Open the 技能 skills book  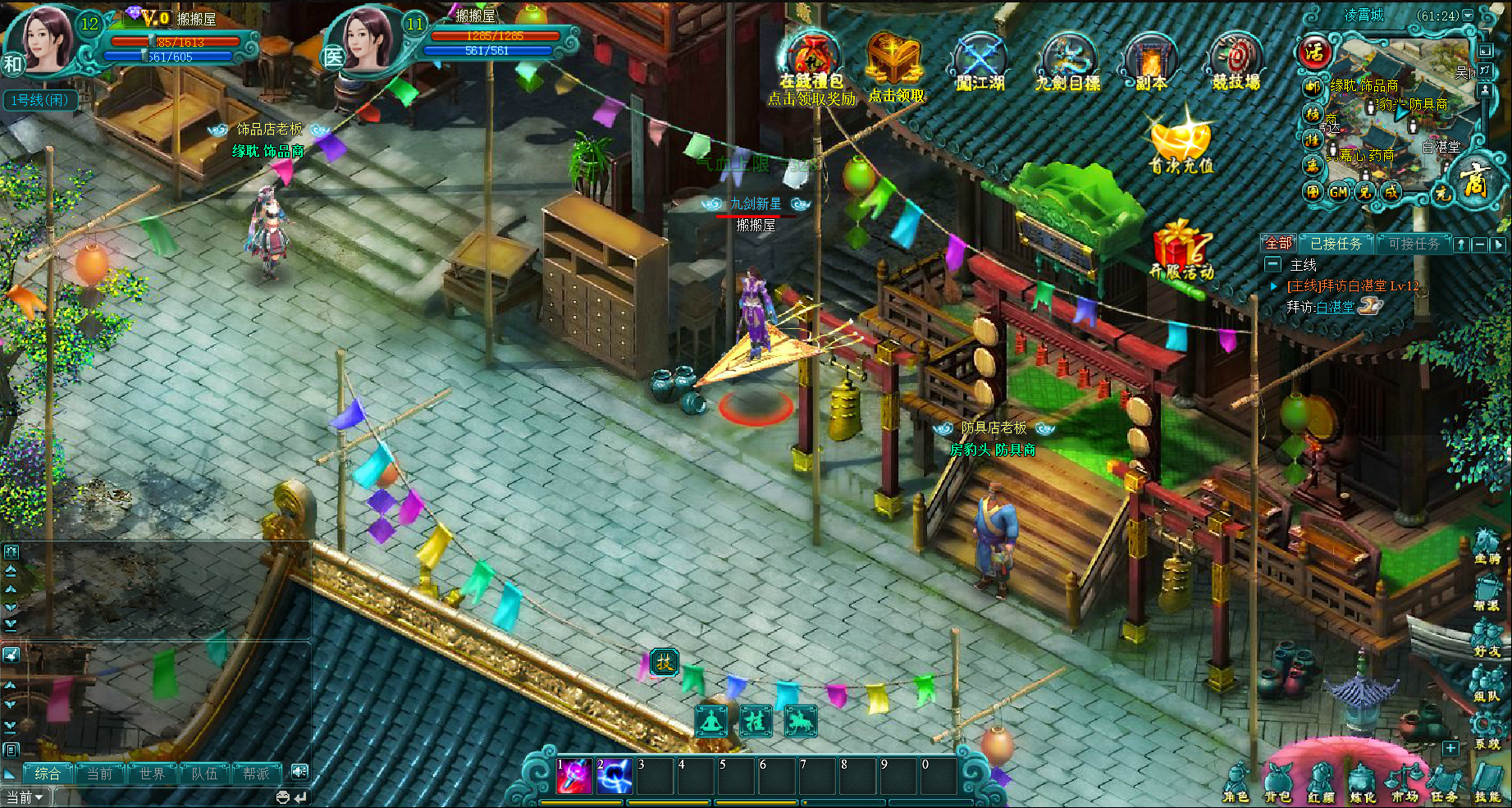coord(1487,783)
